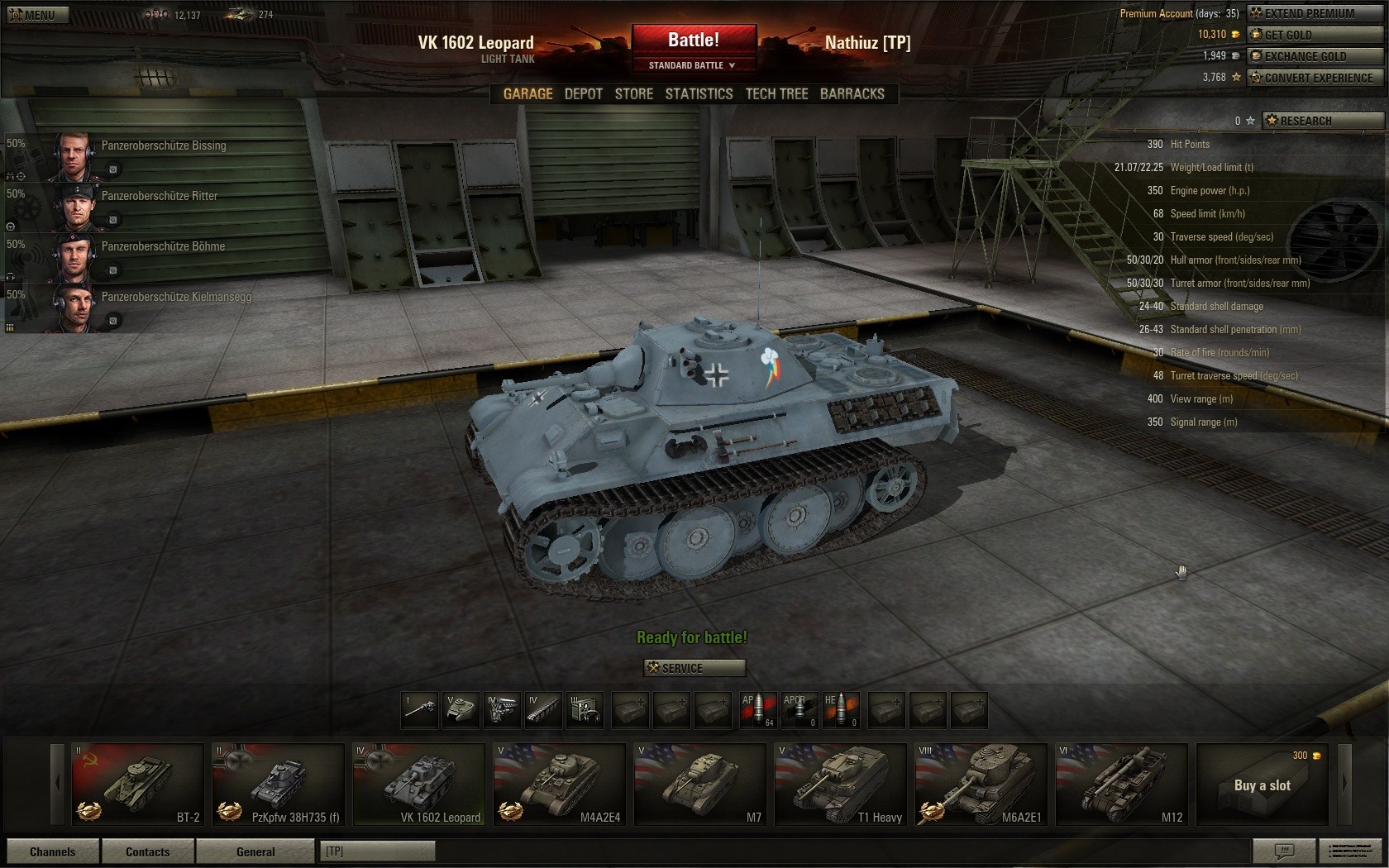1389x868 pixels.
Task: Open the Store tab
Action: click(633, 94)
